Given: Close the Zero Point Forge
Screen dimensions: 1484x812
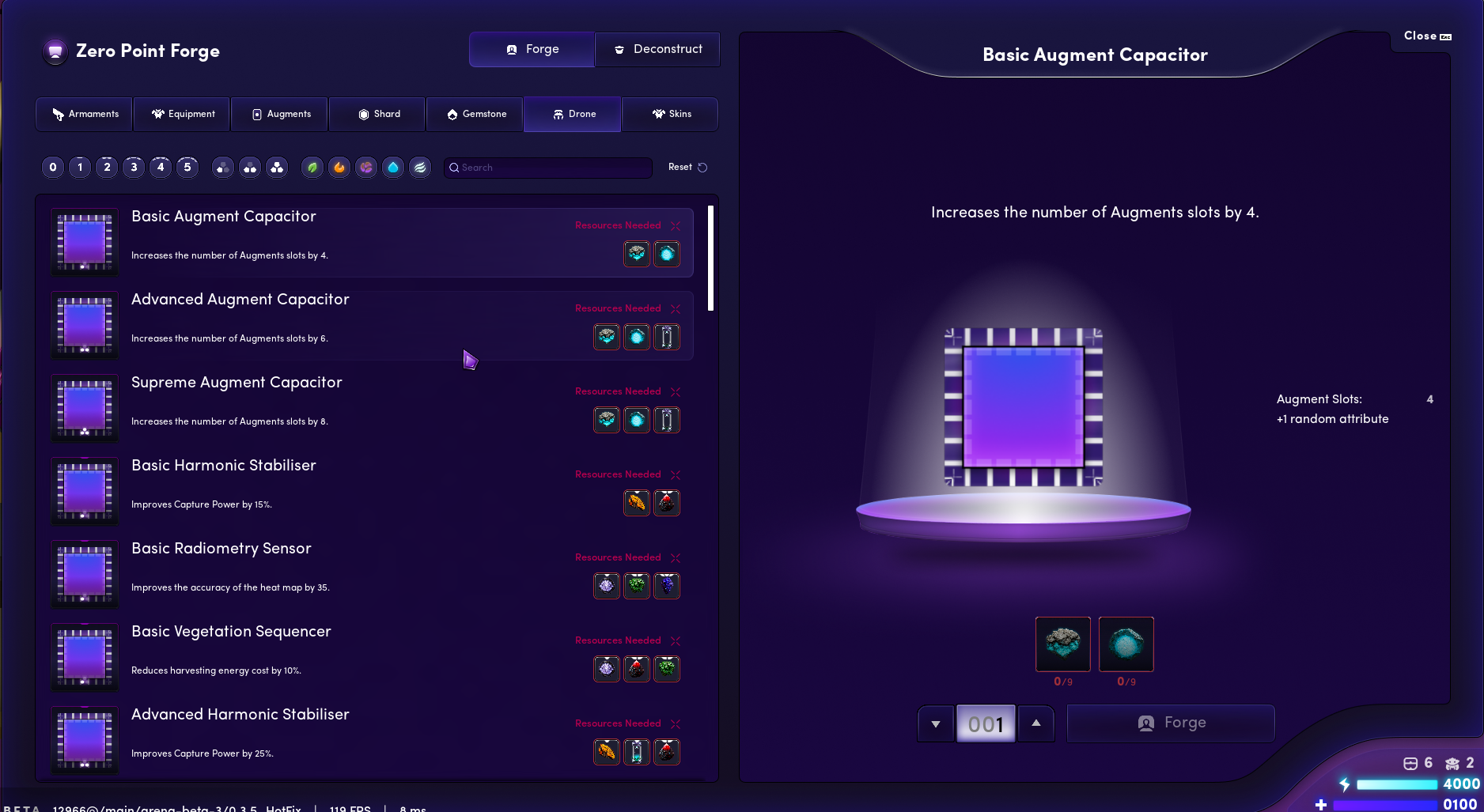Looking at the screenshot, I should [x=1427, y=36].
